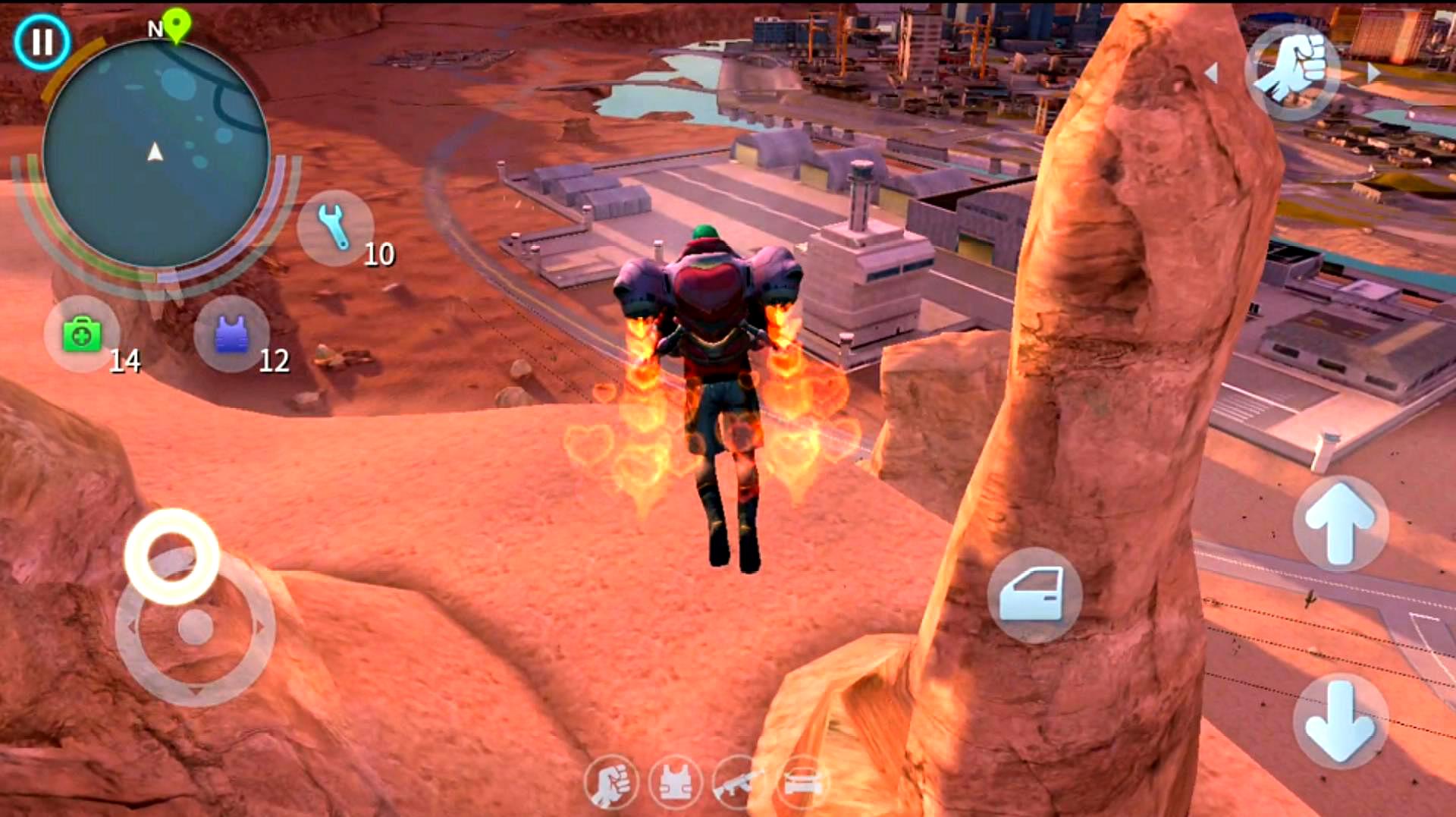This screenshot has height=817, width=1456.
Task: Tap the car door enter-vehicle button
Action: tap(1034, 595)
